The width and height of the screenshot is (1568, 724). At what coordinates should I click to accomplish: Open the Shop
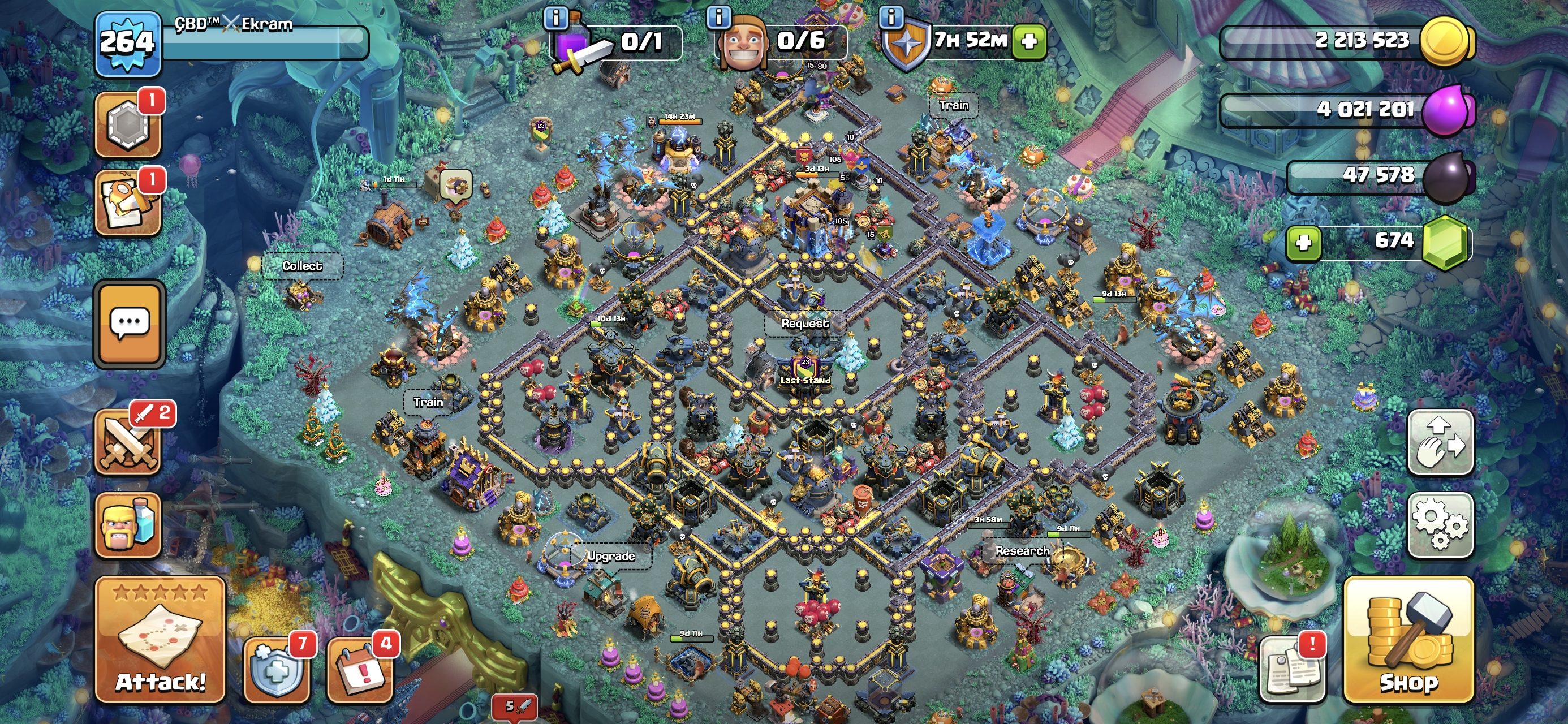point(1408,639)
